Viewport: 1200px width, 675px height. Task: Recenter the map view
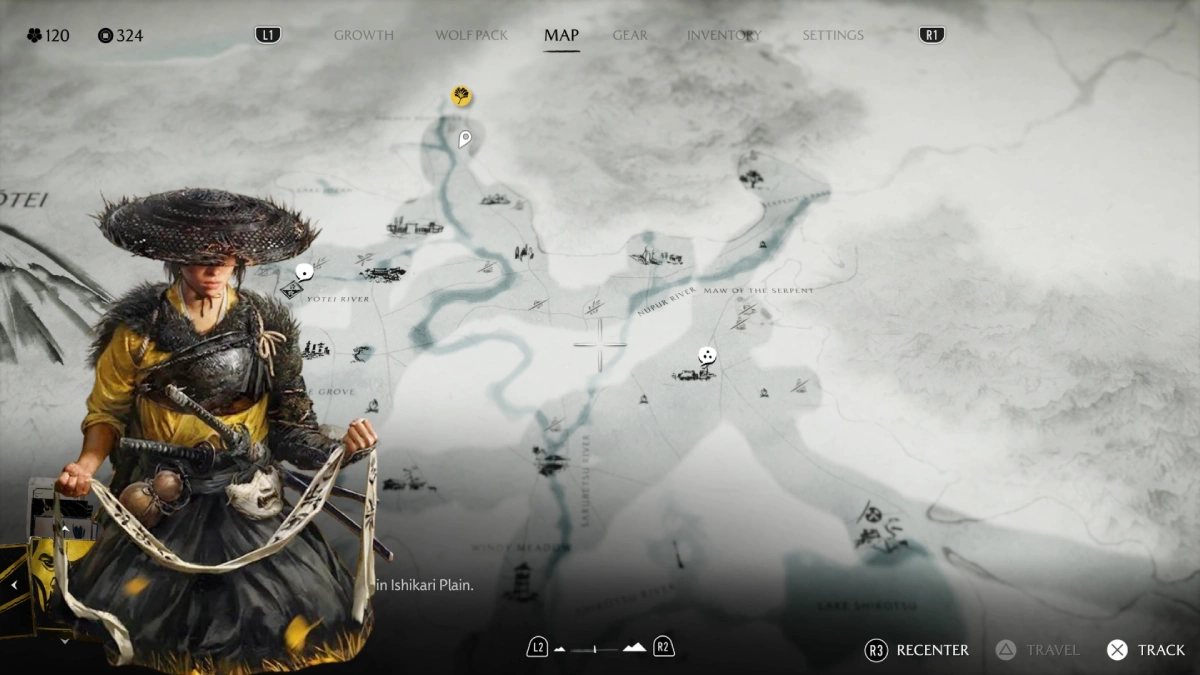point(917,650)
